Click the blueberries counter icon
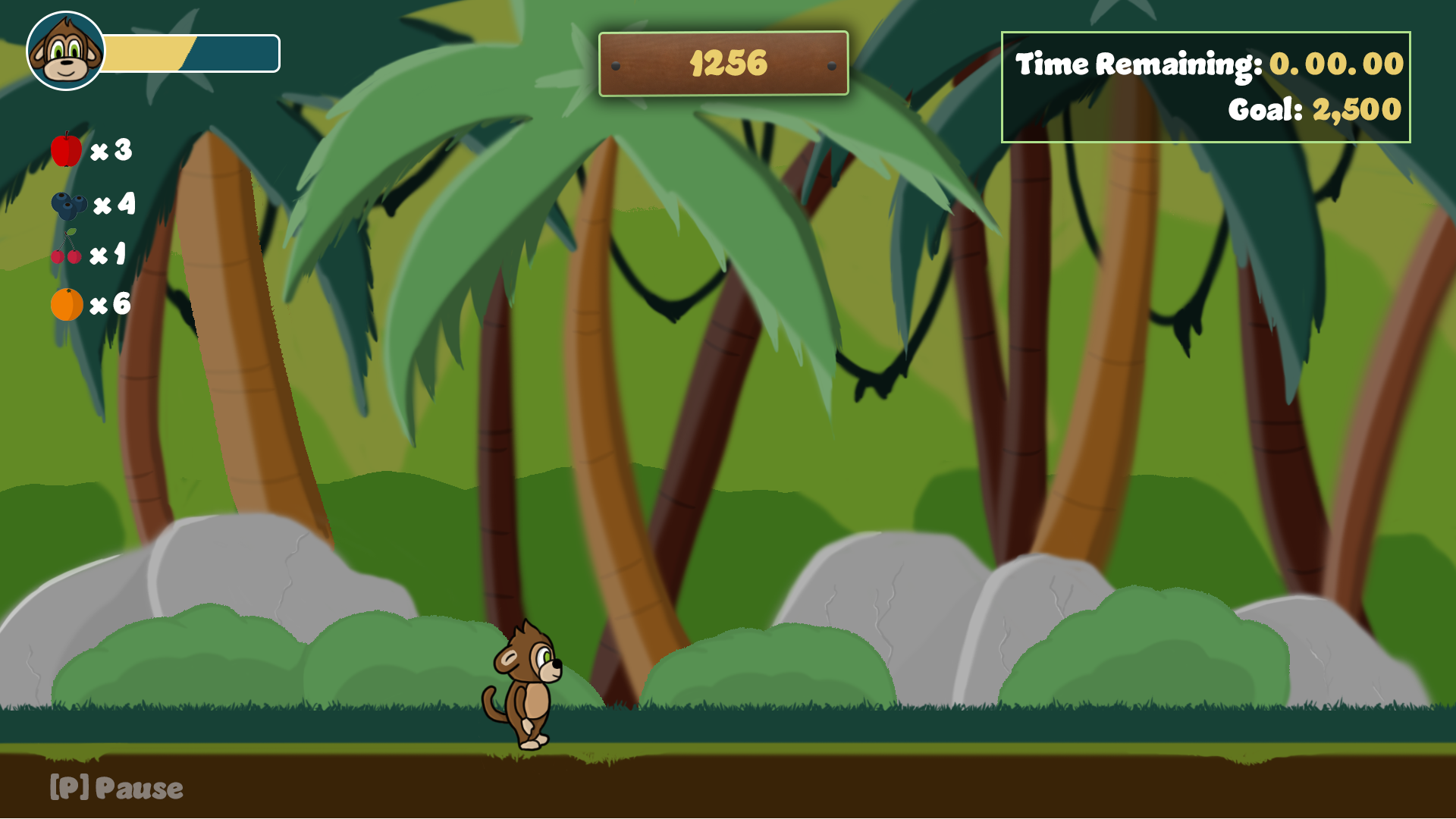1456x819 pixels. [68, 205]
